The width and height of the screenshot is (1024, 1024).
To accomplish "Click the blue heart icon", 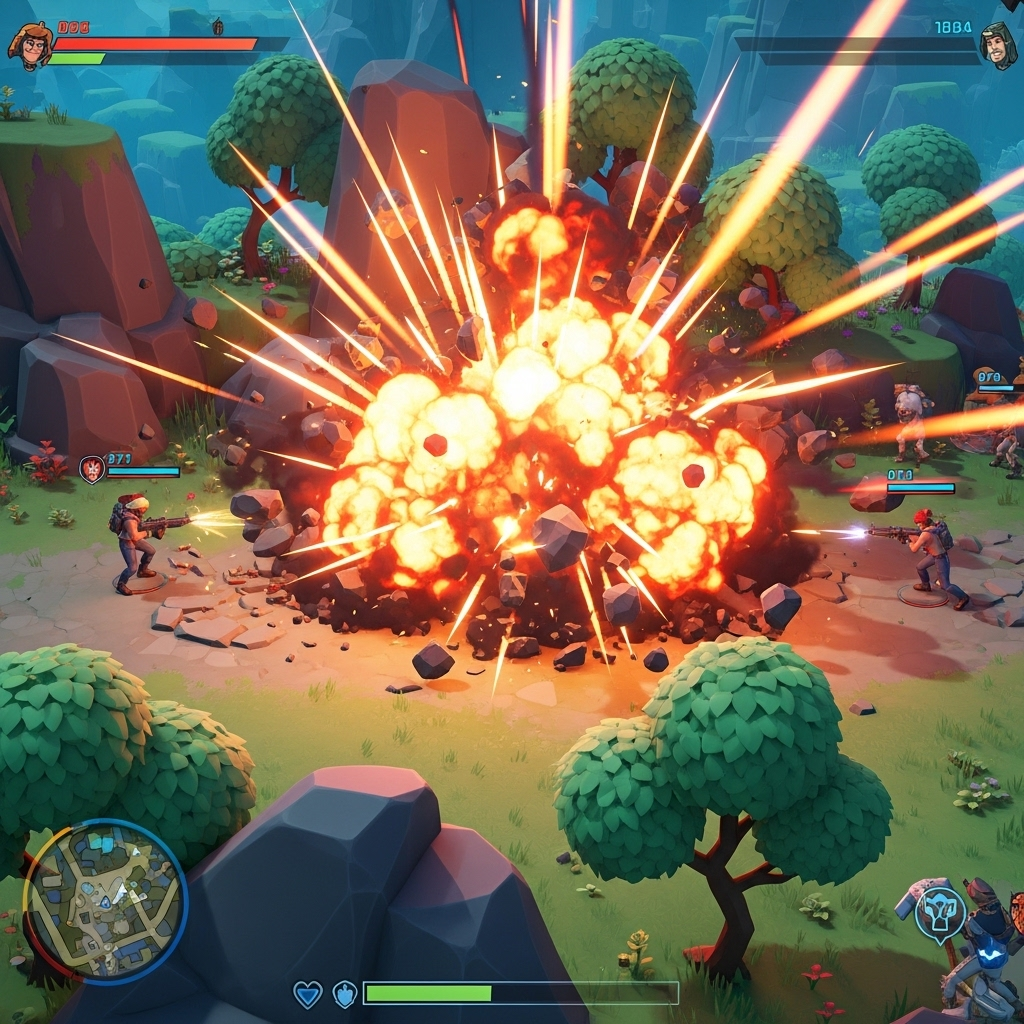I will point(307,994).
